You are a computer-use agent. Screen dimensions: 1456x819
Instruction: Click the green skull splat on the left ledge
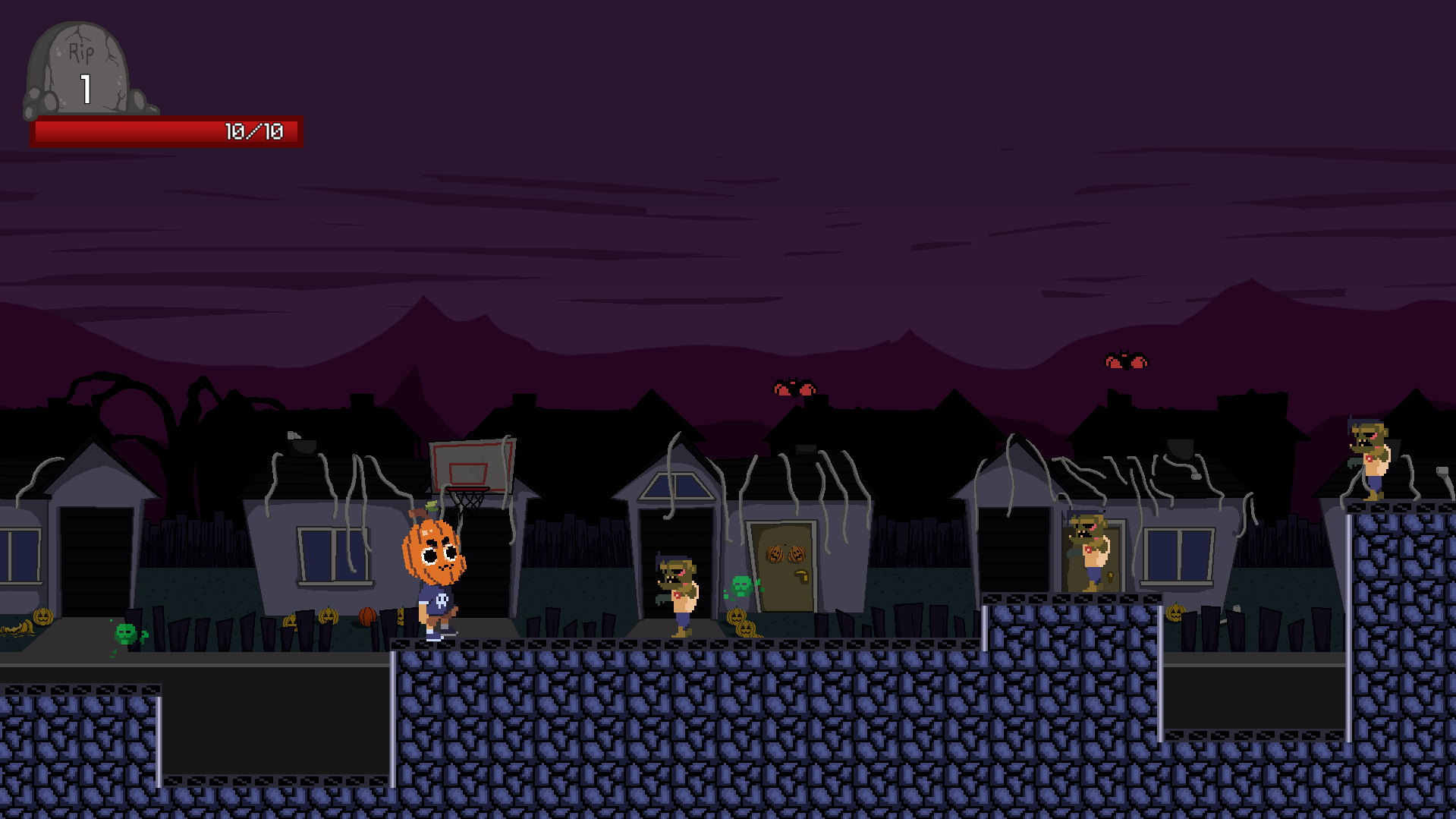pyautogui.click(x=124, y=635)
